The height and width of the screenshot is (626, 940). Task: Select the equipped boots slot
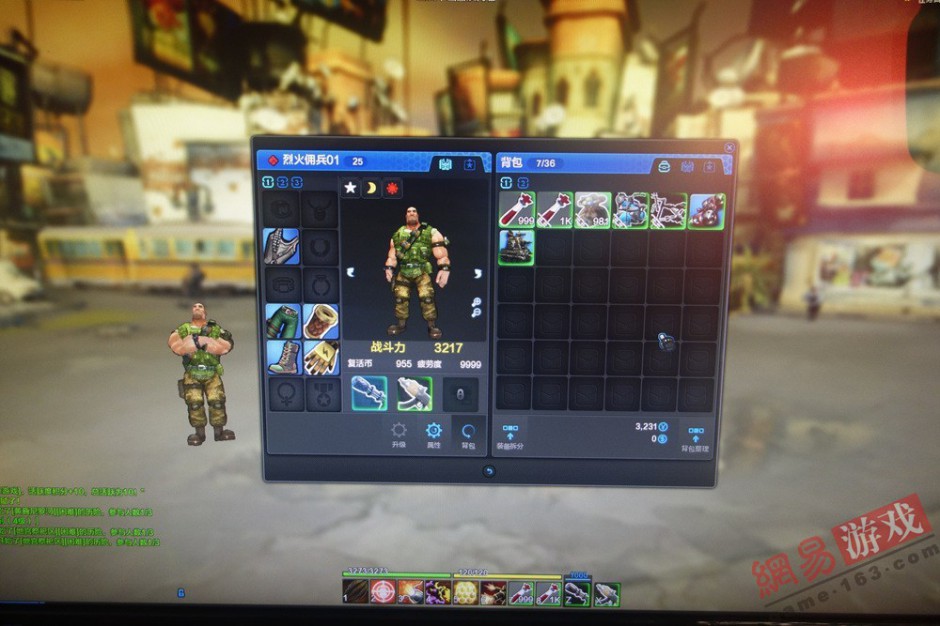click(x=282, y=357)
